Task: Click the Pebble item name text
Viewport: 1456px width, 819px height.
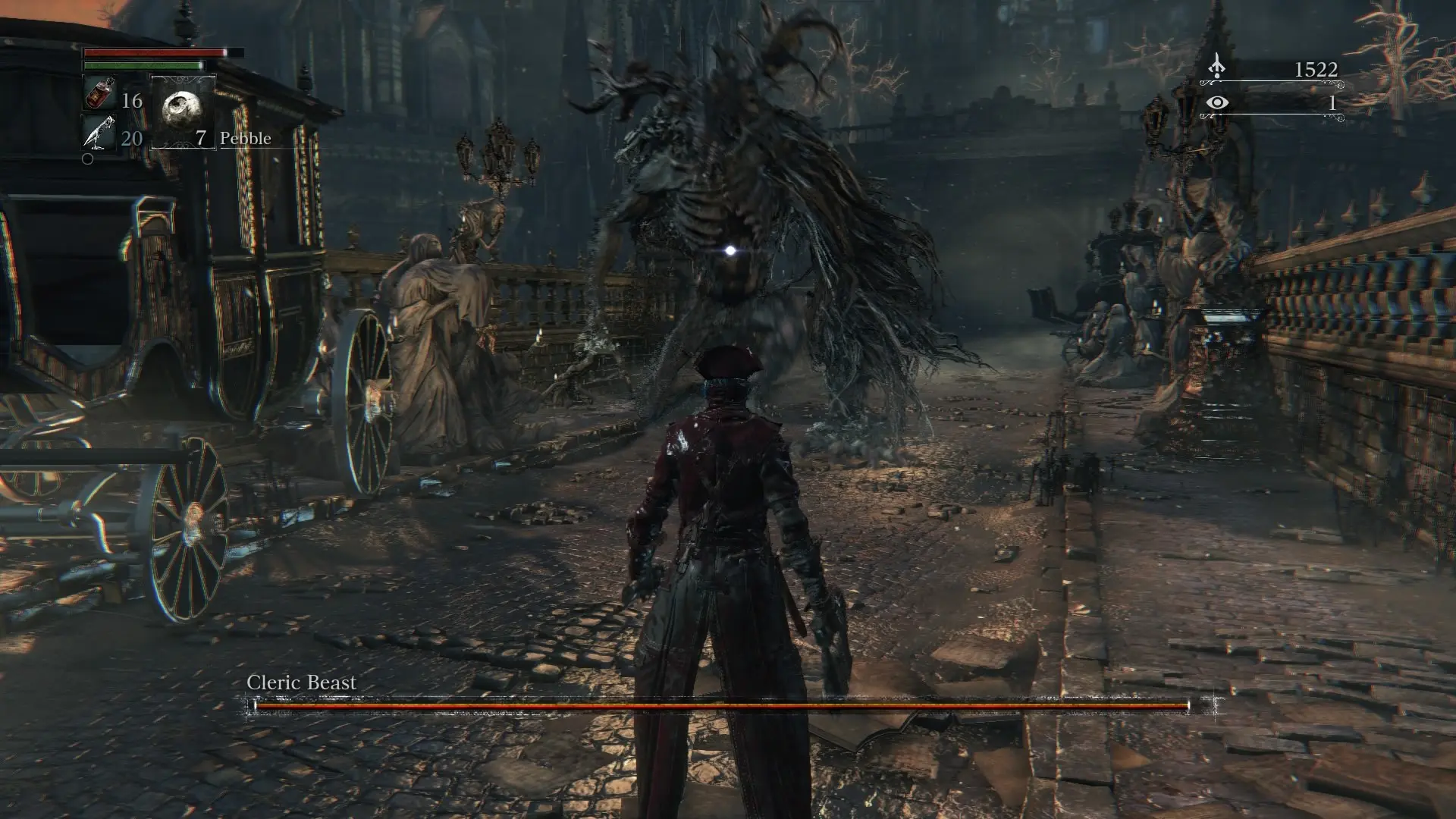Action: pos(244,139)
